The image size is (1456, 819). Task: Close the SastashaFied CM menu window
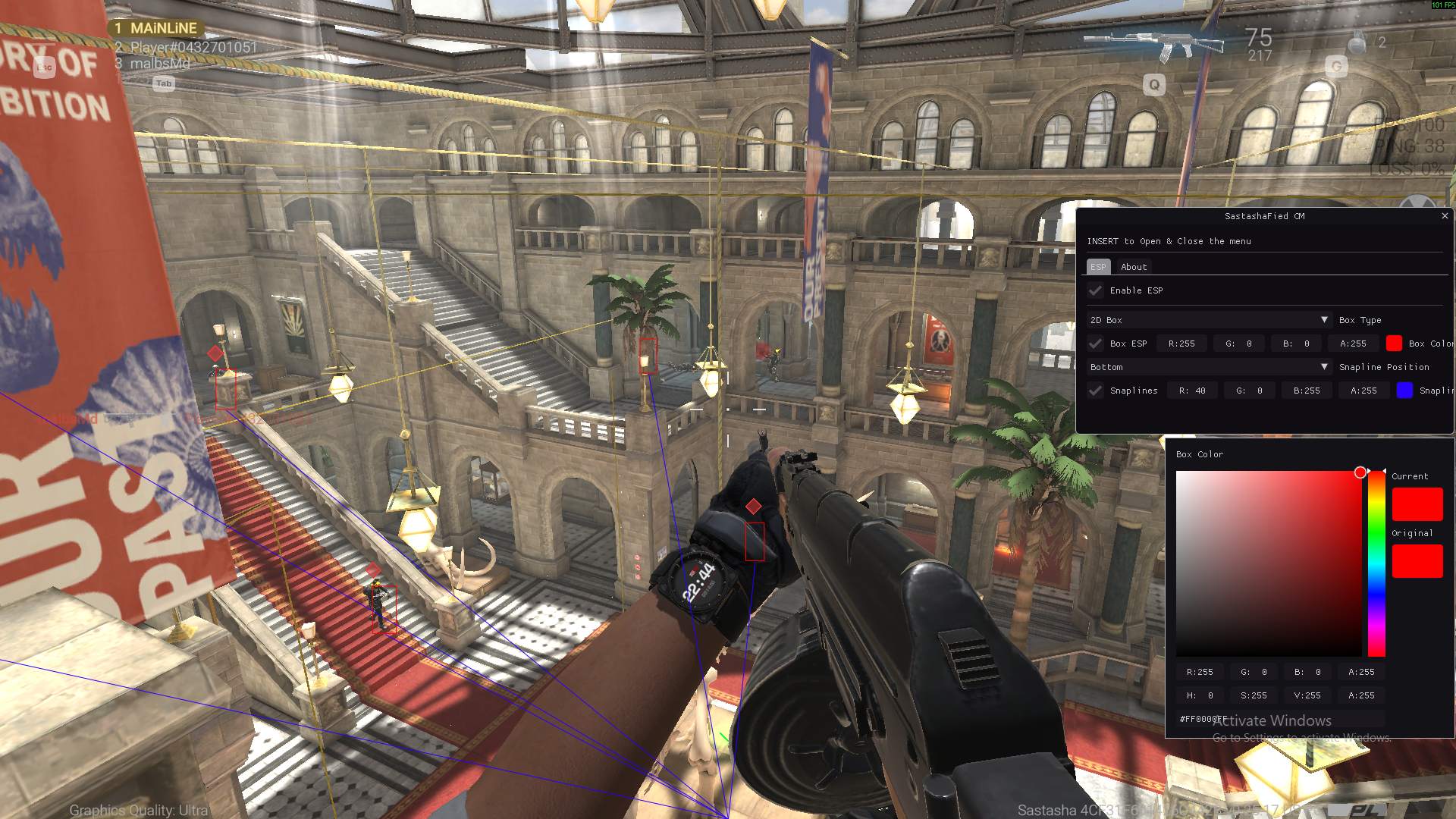(x=1445, y=216)
